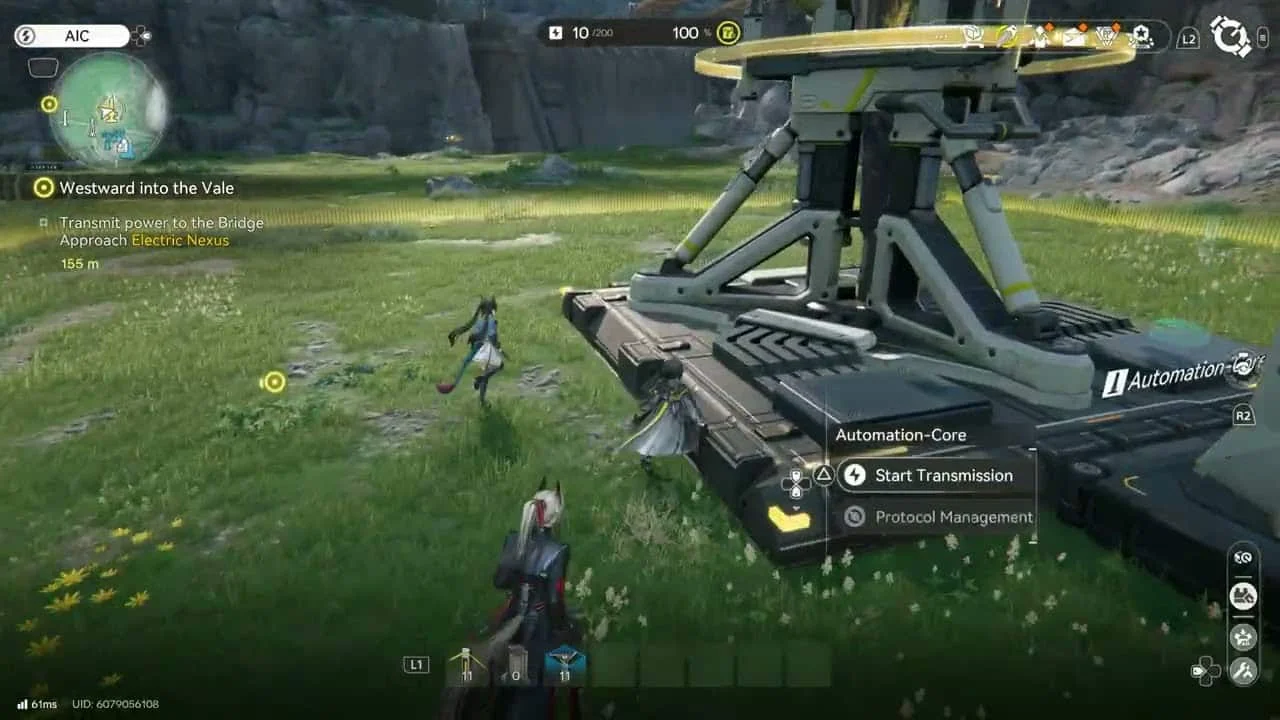The image size is (1280, 720).
Task: Activate the factory building mode icon
Action: (x=1243, y=597)
